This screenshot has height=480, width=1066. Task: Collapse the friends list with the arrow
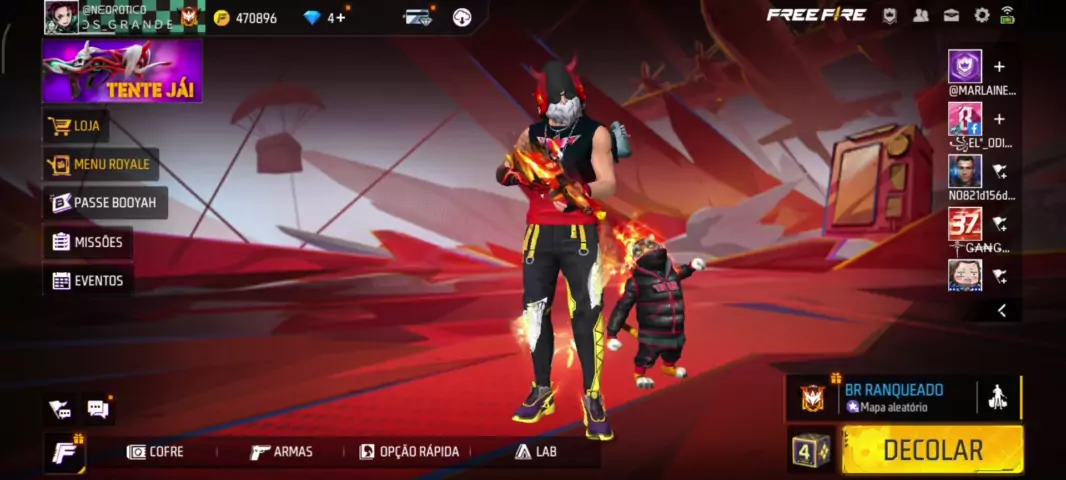tap(1001, 311)
